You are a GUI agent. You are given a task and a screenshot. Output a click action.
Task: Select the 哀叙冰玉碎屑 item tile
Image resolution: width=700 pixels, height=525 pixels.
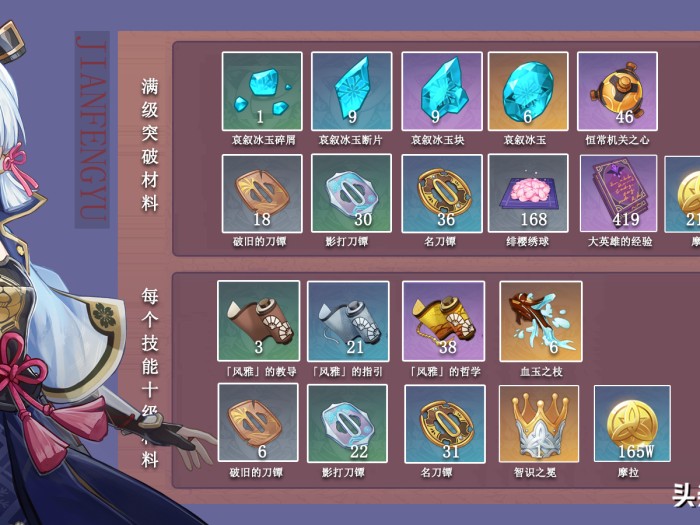(261, 92)
